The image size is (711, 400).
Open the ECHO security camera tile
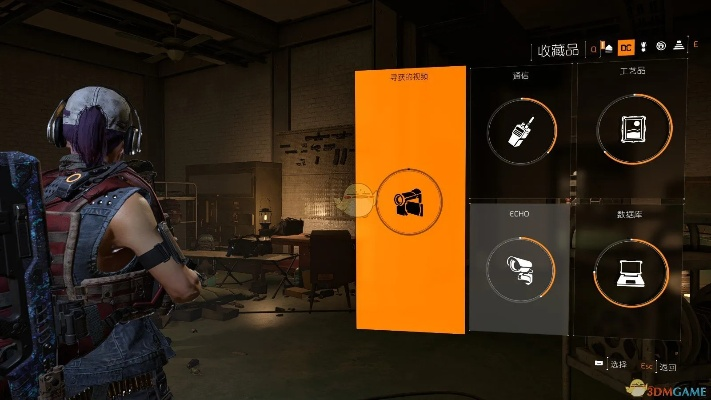point(519,269)
